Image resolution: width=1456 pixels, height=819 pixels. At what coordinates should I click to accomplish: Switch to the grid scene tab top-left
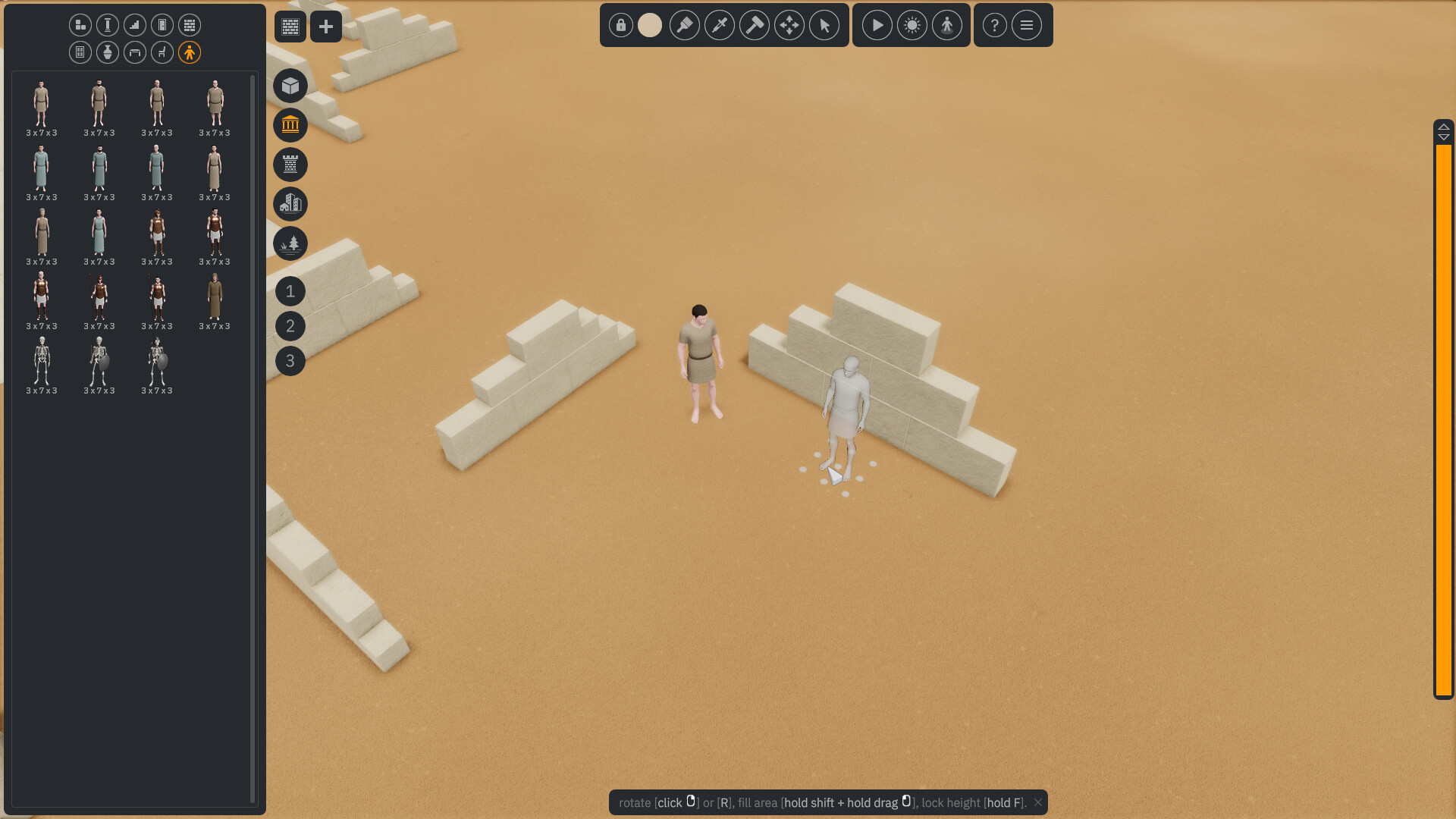point(290,27)
